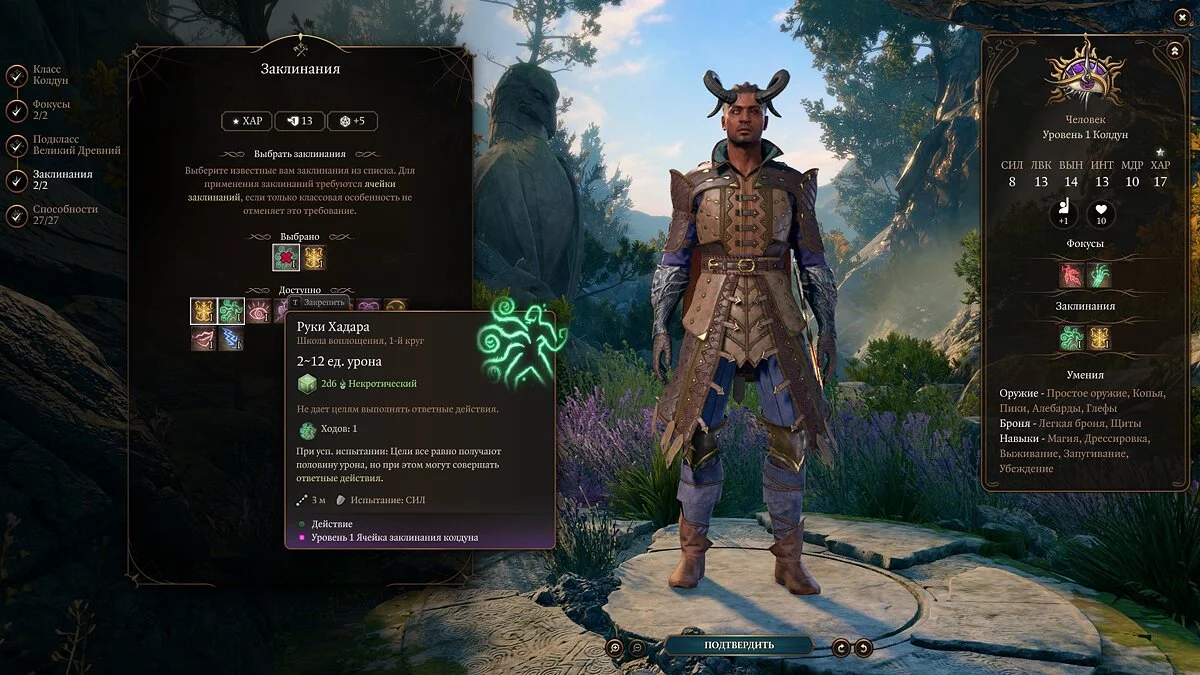1200x675 pixels.
Task: Zoom the camera out with the minus magnifier
Action: tap(638, 647)
